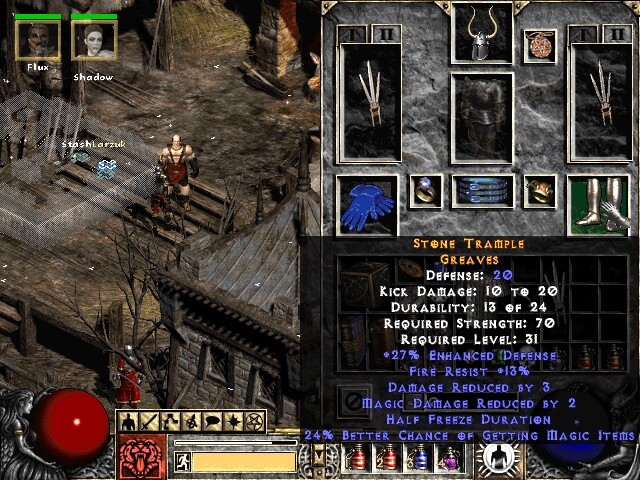Select the horned helm slot
This screenshot has width=640, height=480.
click(x=483, y=33)
